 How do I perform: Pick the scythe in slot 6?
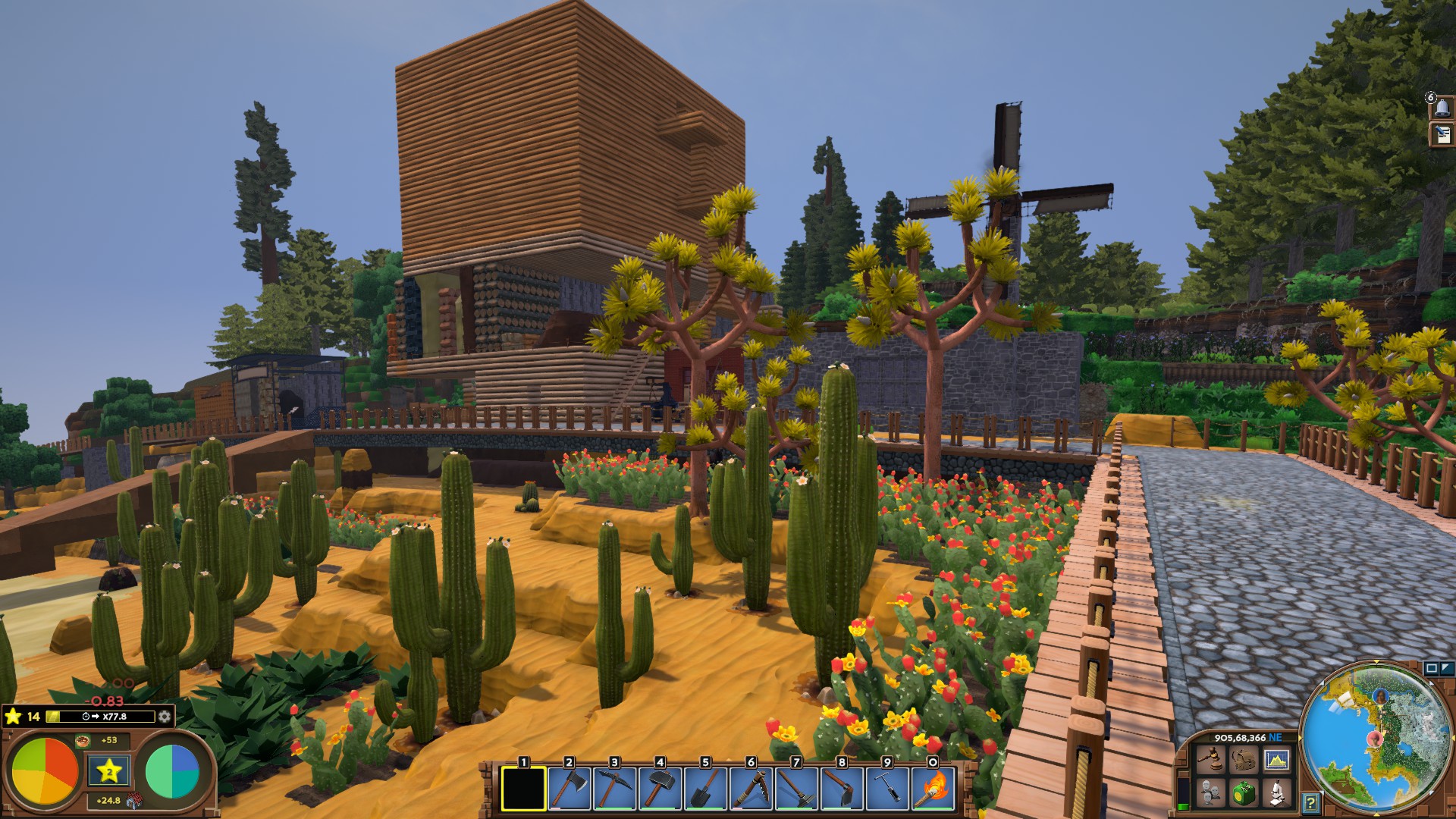coord(751,789)
